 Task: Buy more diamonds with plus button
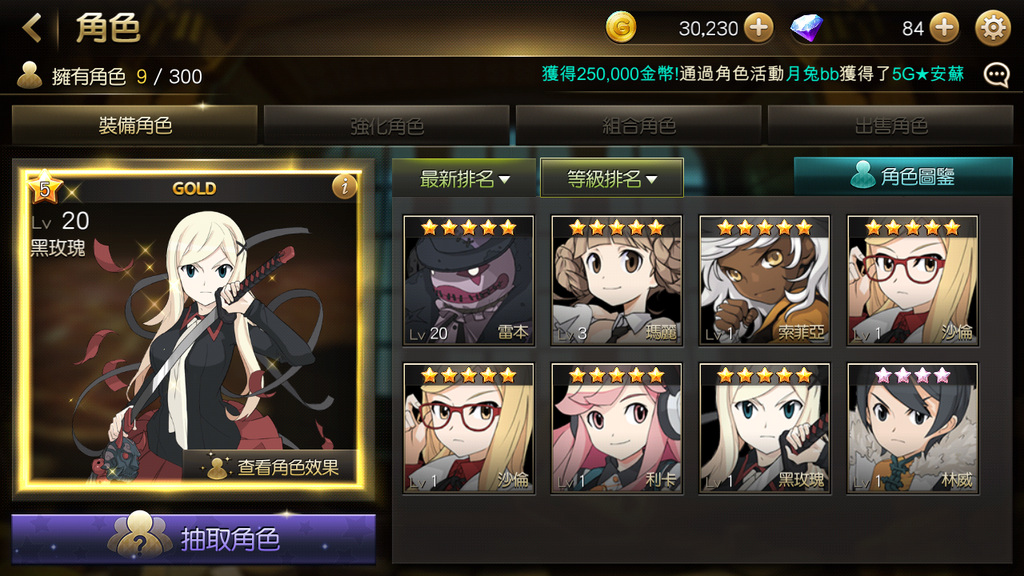(x=943, y=28)
